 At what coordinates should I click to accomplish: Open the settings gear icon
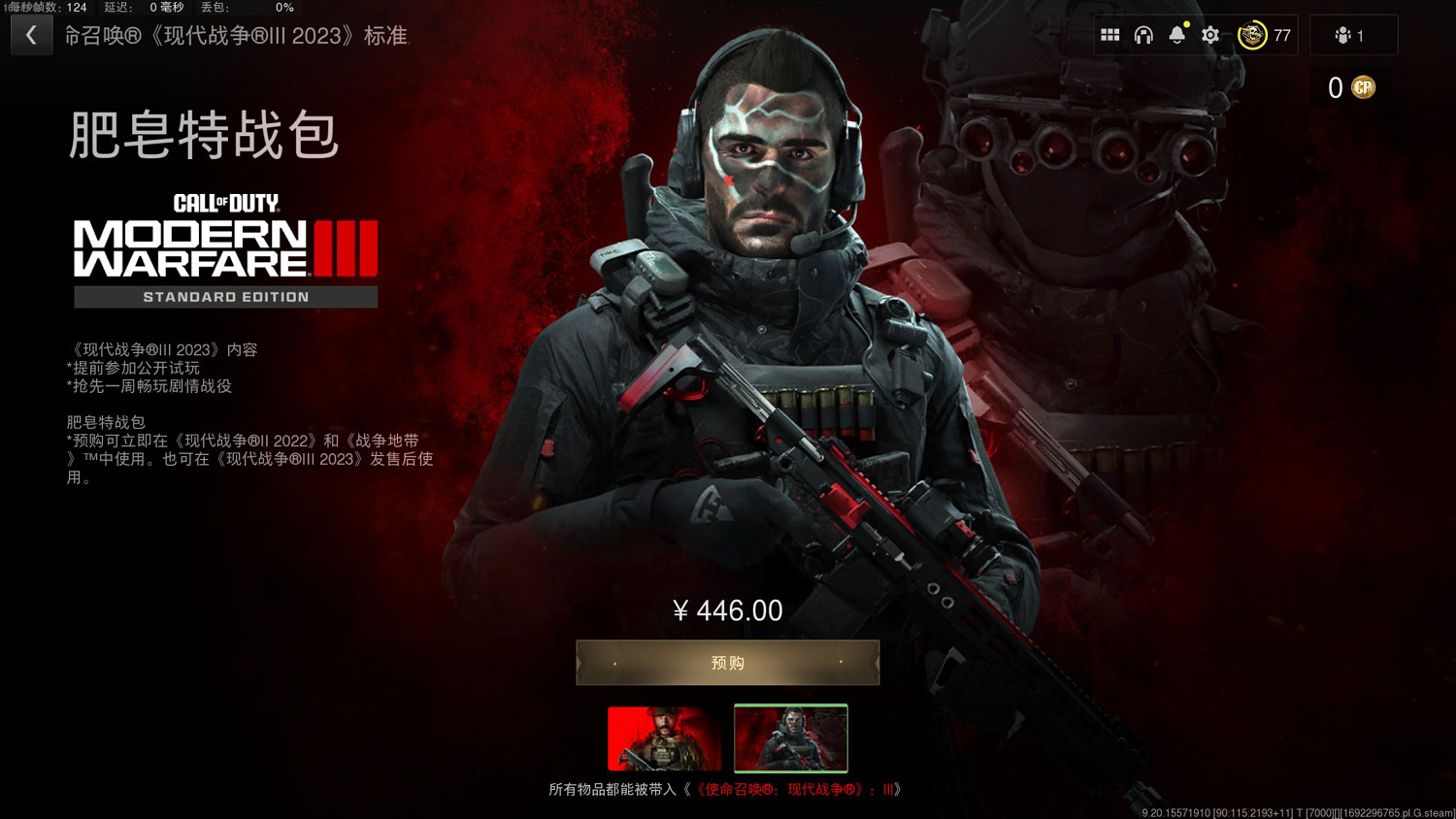coord(1209,34)
